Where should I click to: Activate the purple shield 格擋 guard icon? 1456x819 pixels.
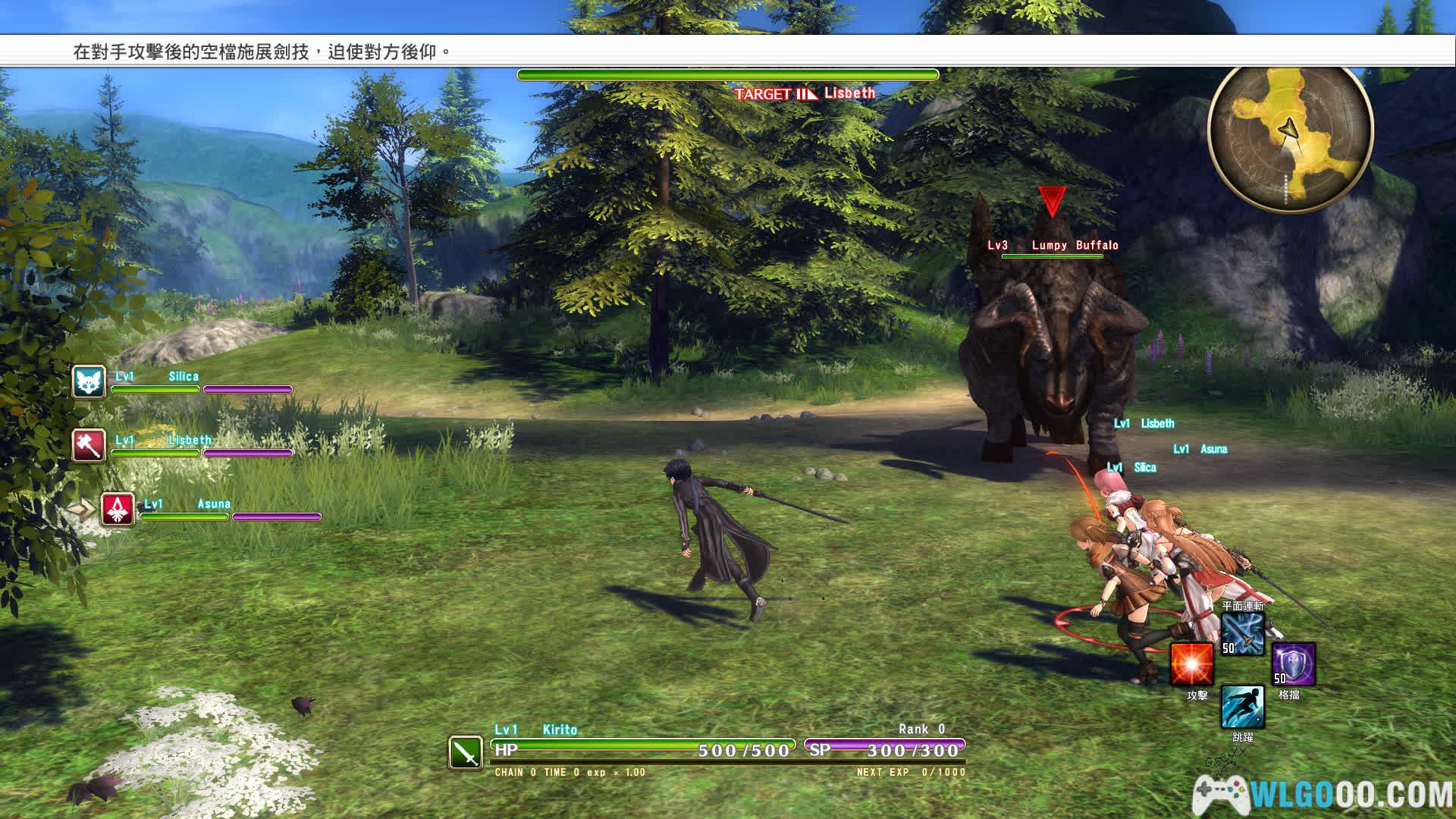click(1293, 664)
